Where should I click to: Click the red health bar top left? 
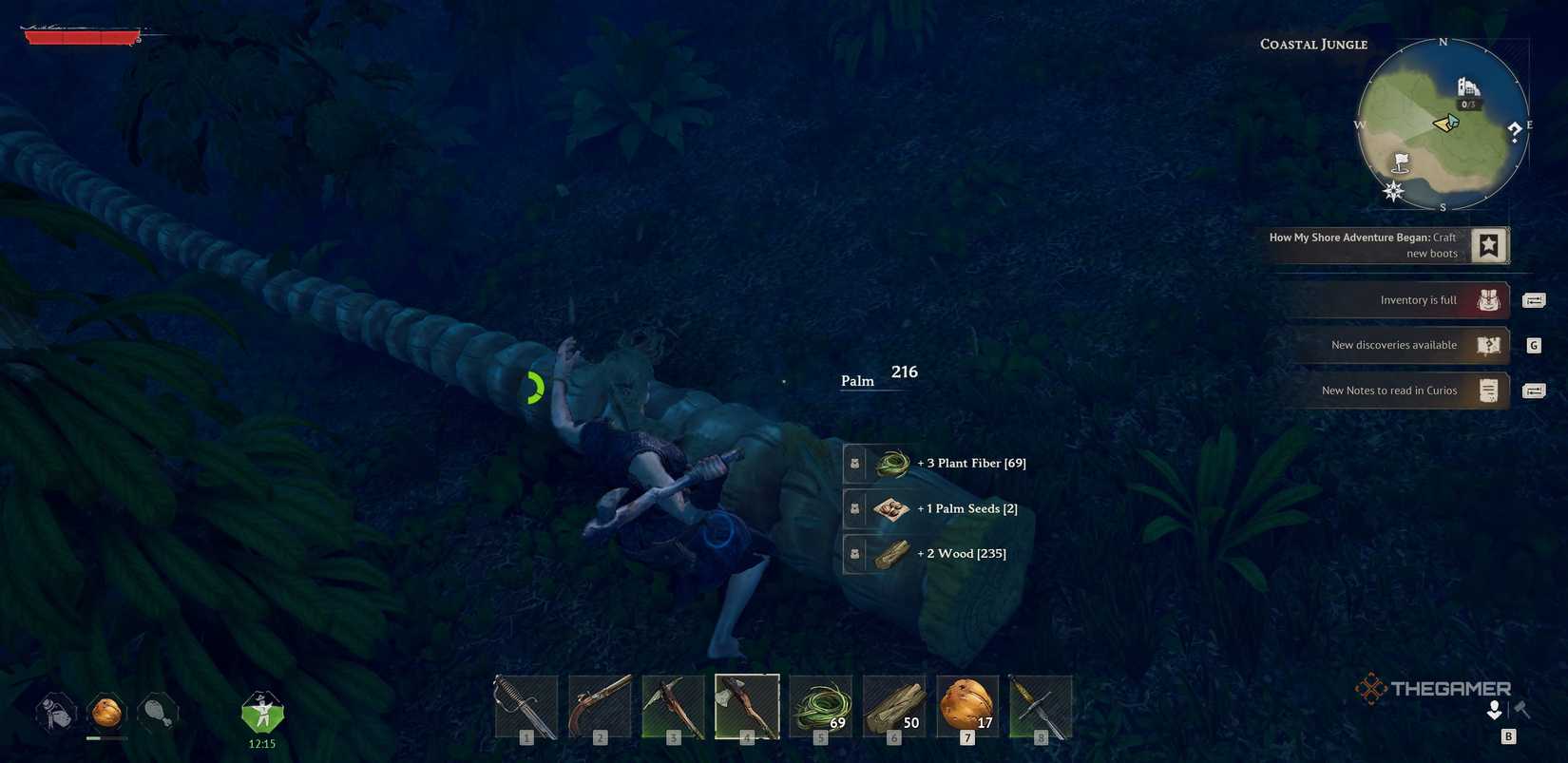click(x=81, y=36)
